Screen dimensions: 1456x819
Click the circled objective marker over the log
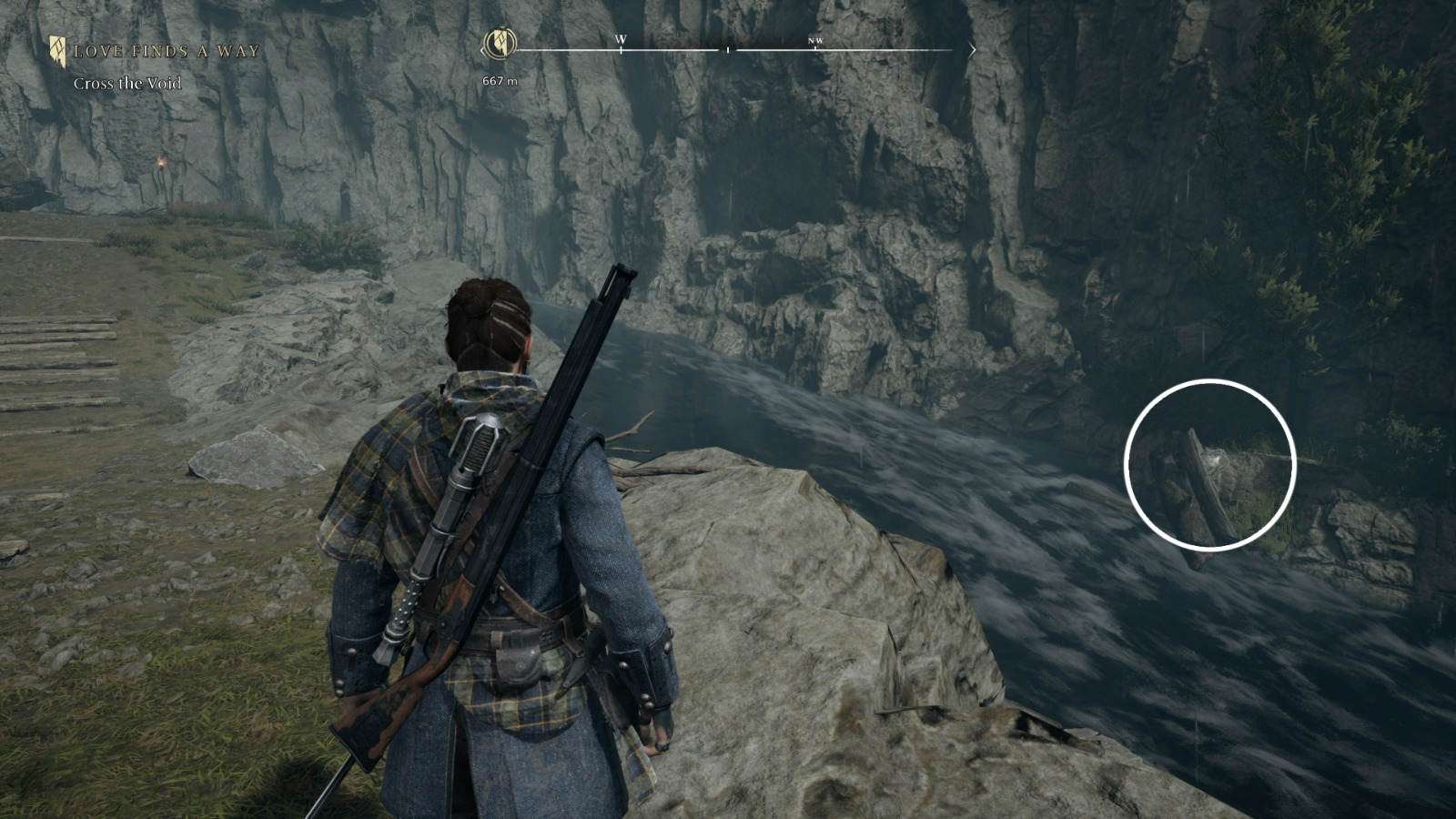1209,462
